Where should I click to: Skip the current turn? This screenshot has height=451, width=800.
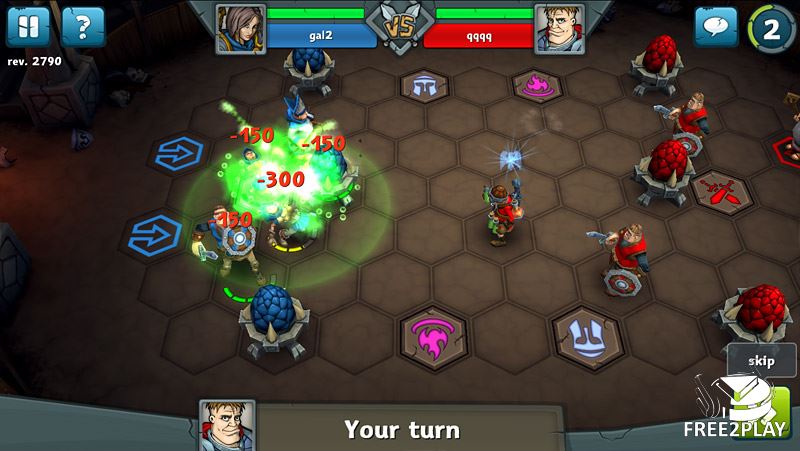pyautogui.click(x=759, y=360)
